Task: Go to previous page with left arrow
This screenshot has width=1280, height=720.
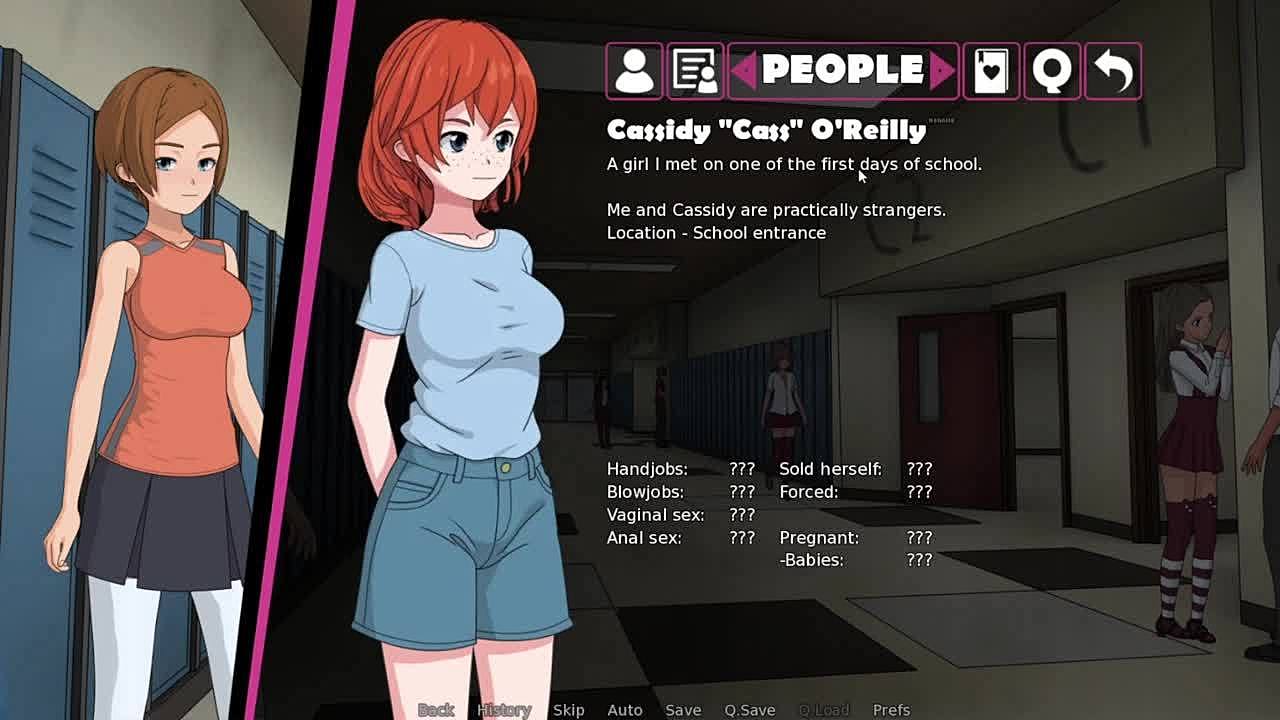Action: pos(743,70)
